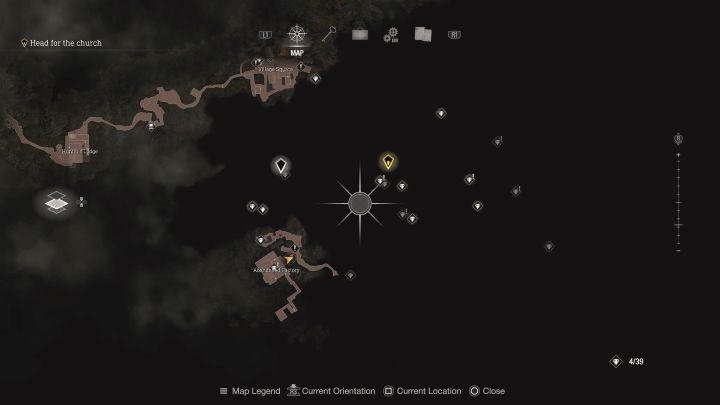Select the Current Orientation option
Image resolution: width=720 pixels, height=405 pixels.
tap(332, 391)
